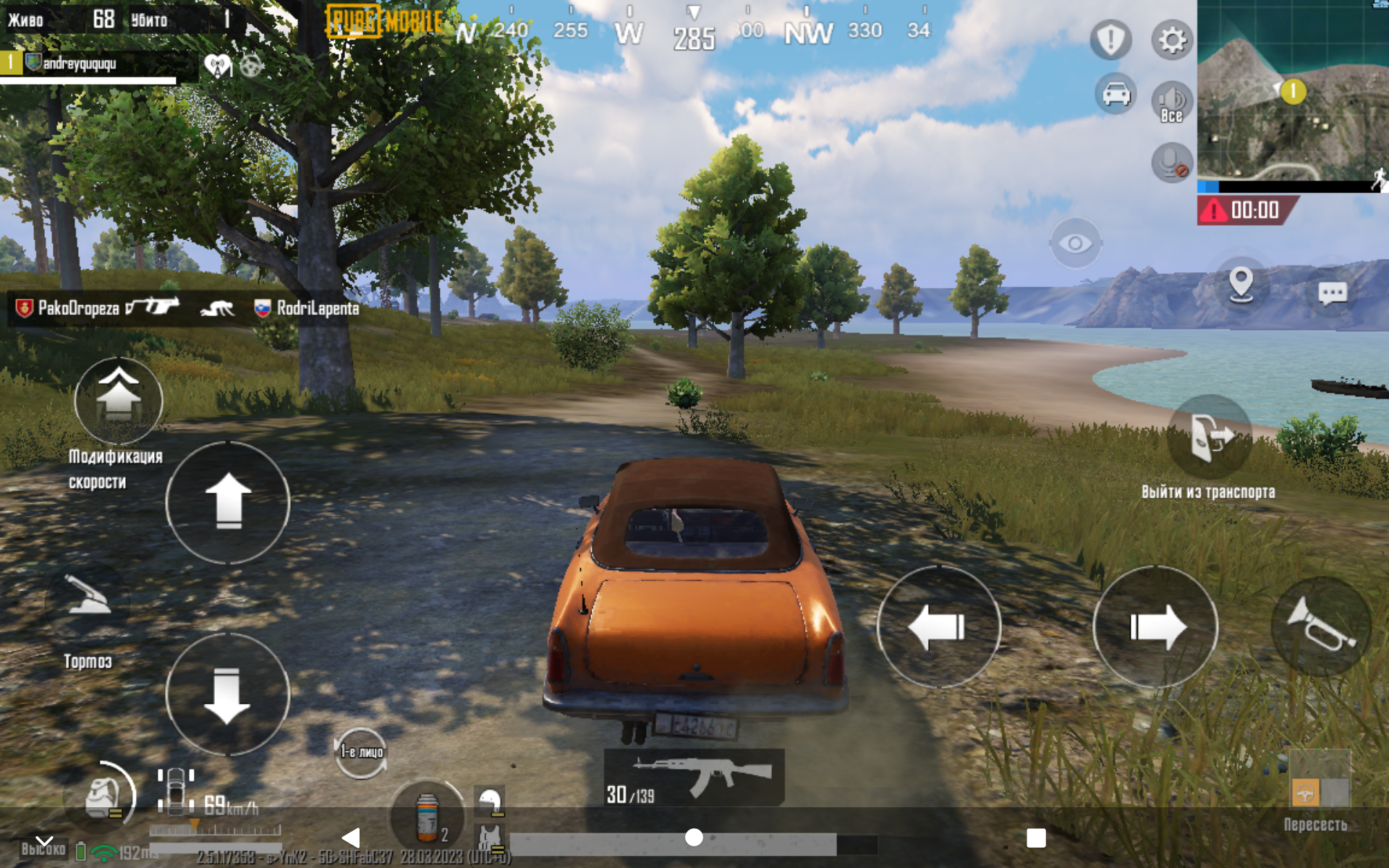Toggle the speaker voice channel button
This screenshot has width=1389, height=868.
point(1171,101)
